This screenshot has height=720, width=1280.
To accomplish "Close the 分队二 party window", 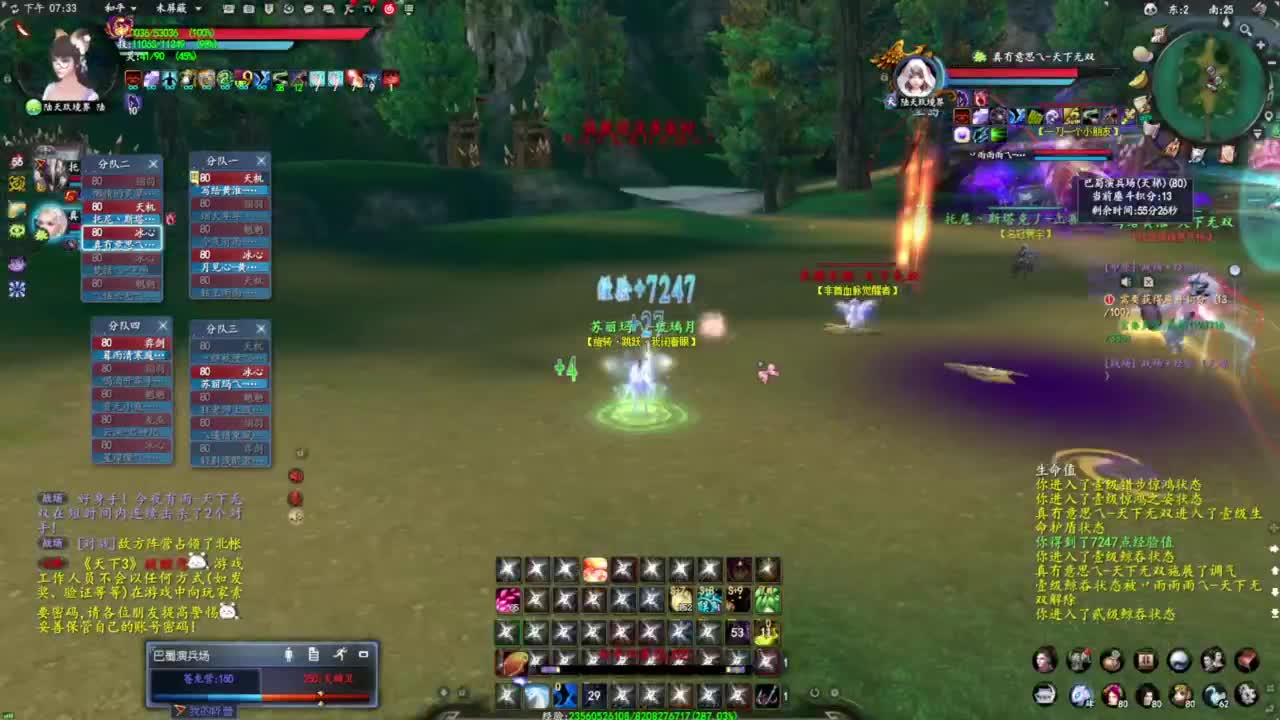I will 153,162.
